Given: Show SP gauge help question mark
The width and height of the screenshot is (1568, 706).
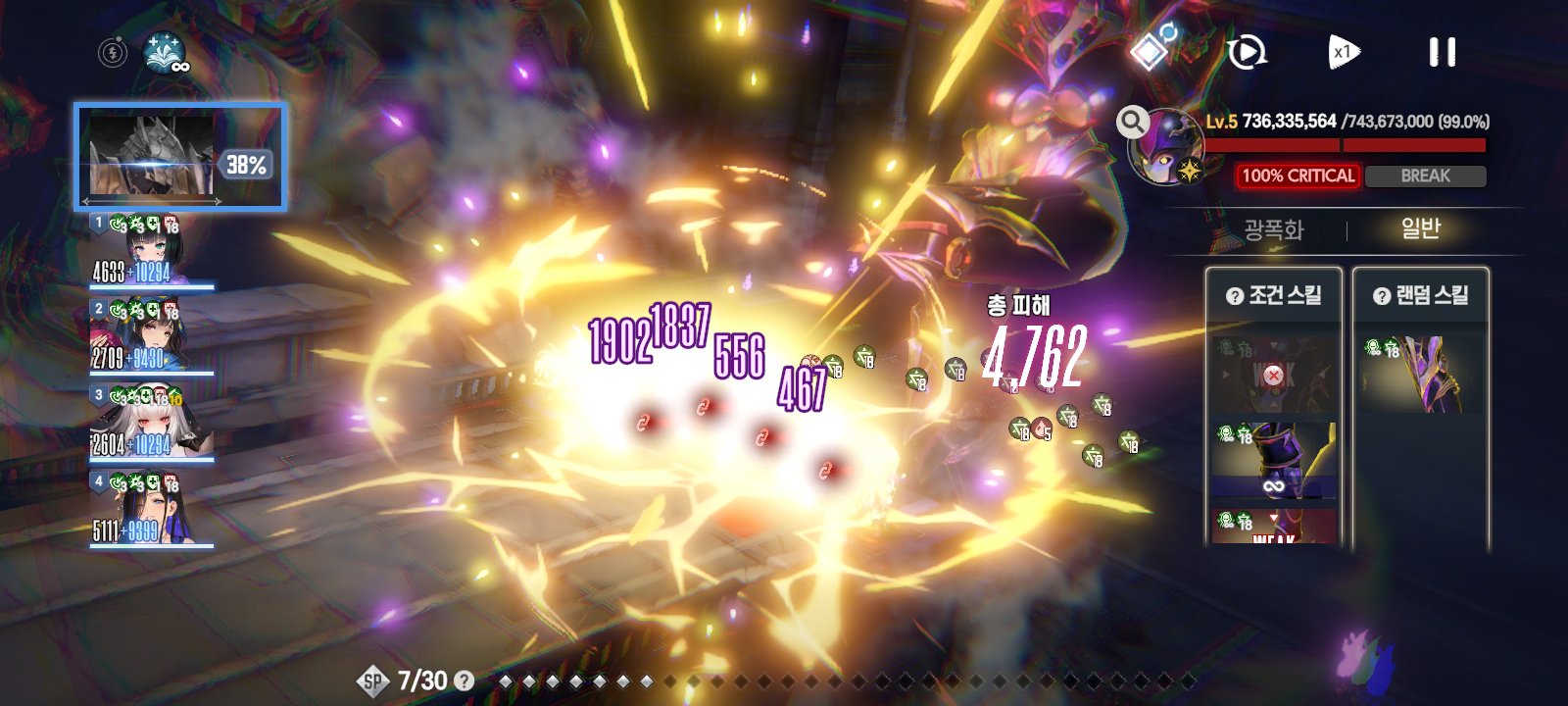Looking at the screenshot, I should click(x=465, y=681).
